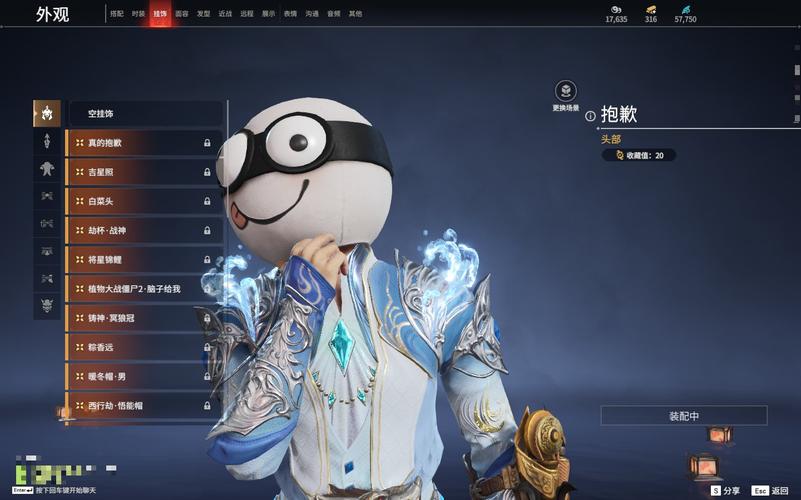Switch to the 时装 tab
Viewport: 801px width, 500px height.
(138, 14)
